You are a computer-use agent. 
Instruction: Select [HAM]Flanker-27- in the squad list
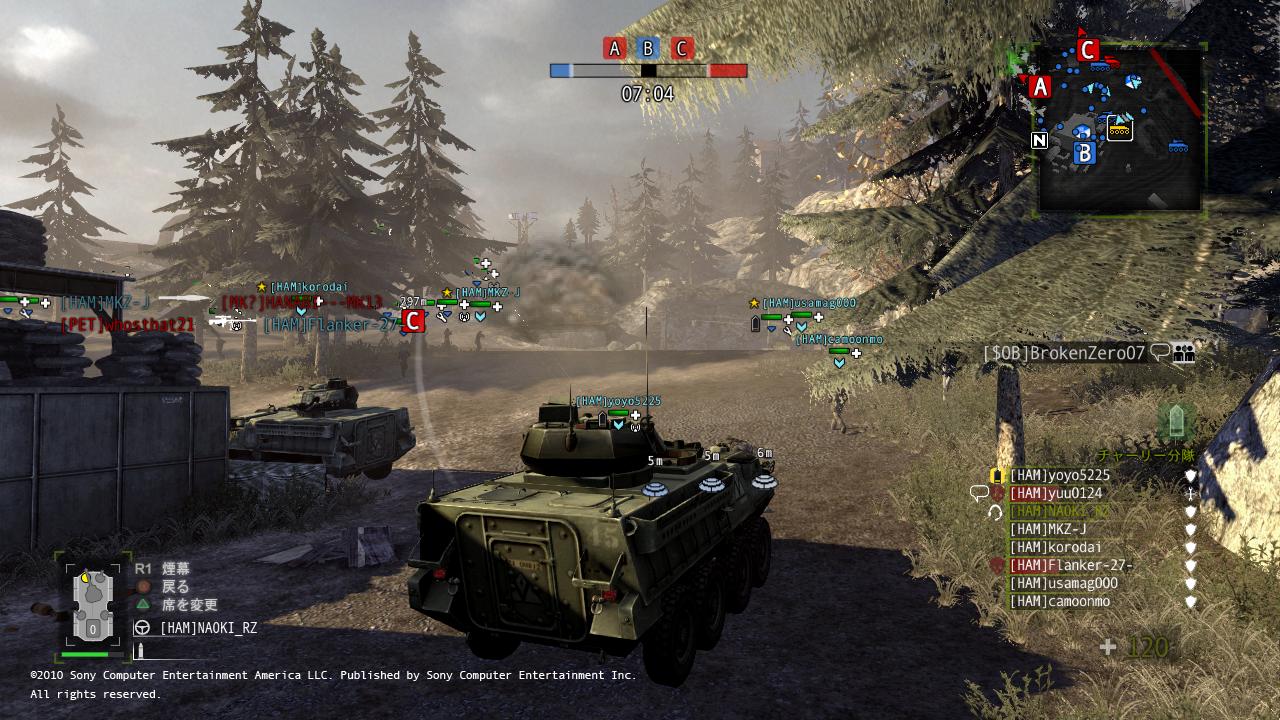pyautogui.click(x=1070, y=566)
